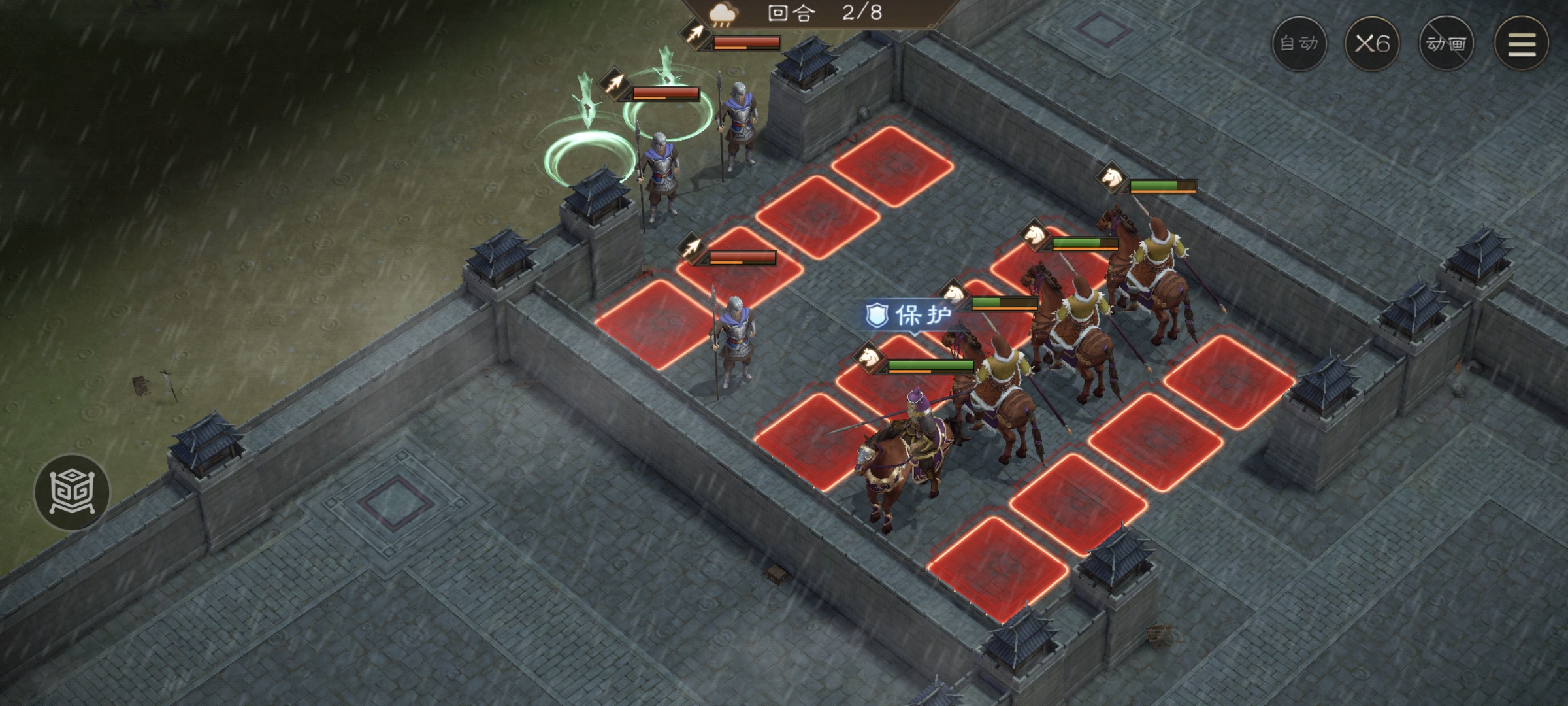Change the X6 battle speed
This screenshot has height=706, width=1568.
(1372, 44)
